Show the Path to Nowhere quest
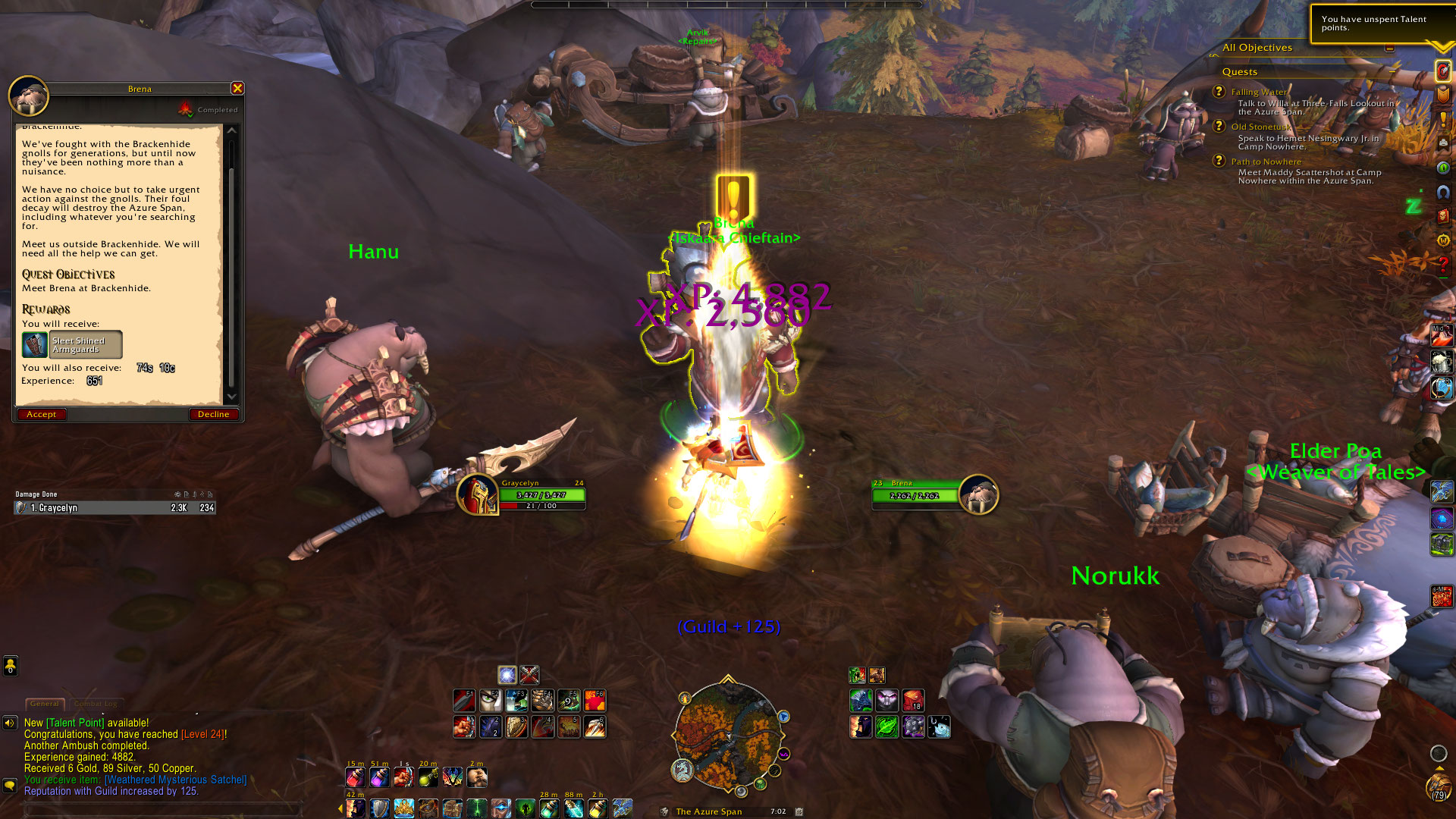 click(1266, 162)
